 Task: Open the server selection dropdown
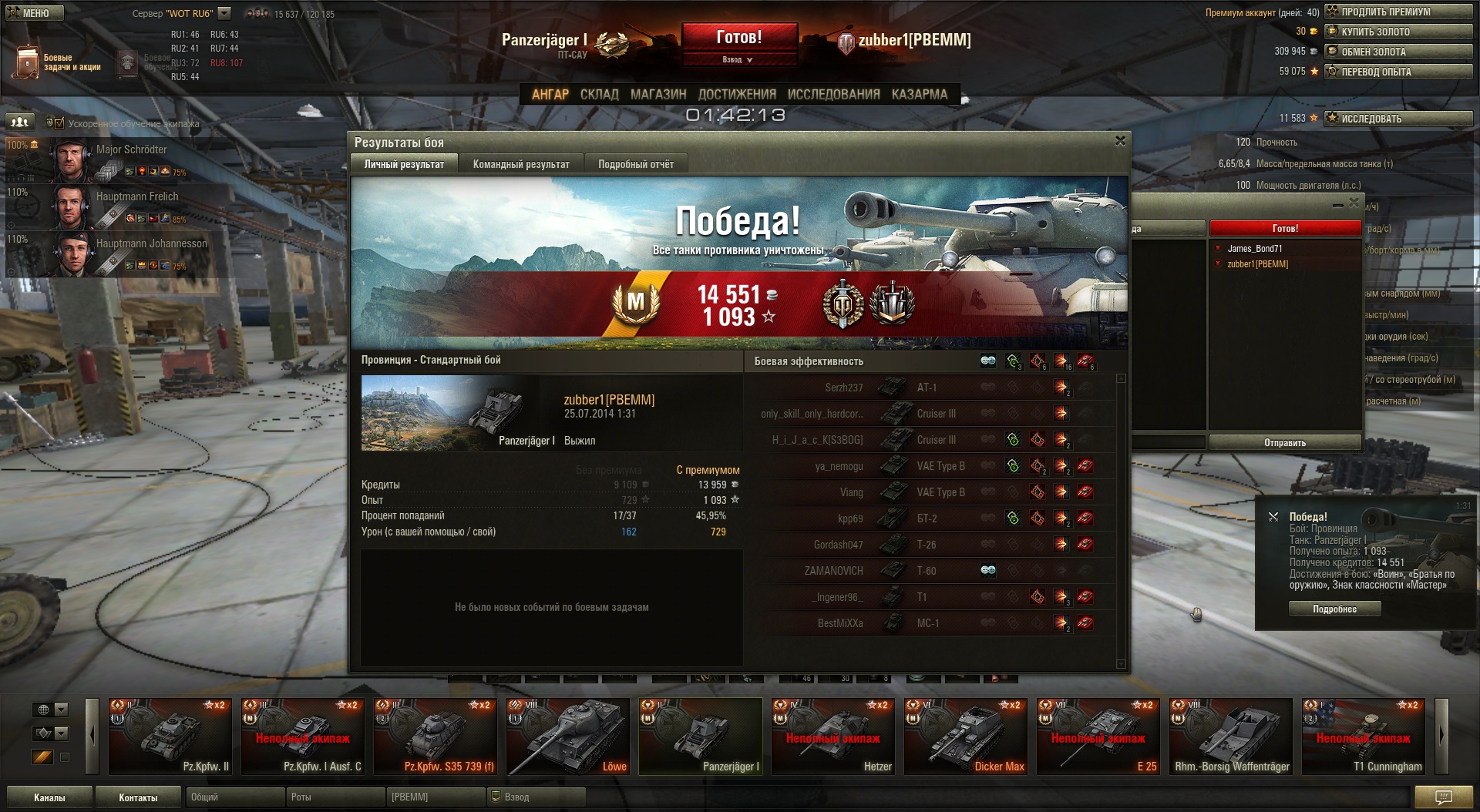(224, 13)
